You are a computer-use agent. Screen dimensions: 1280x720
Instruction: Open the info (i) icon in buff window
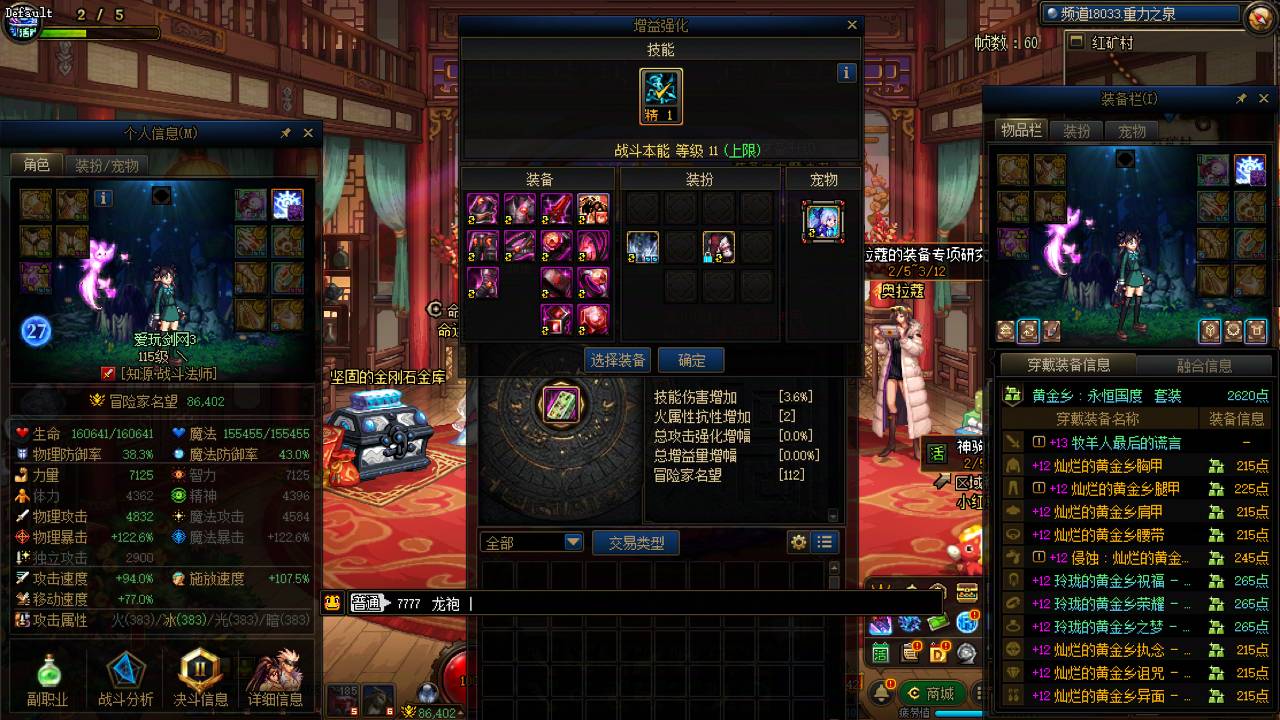pyautogui.click(x=845, y=72)
